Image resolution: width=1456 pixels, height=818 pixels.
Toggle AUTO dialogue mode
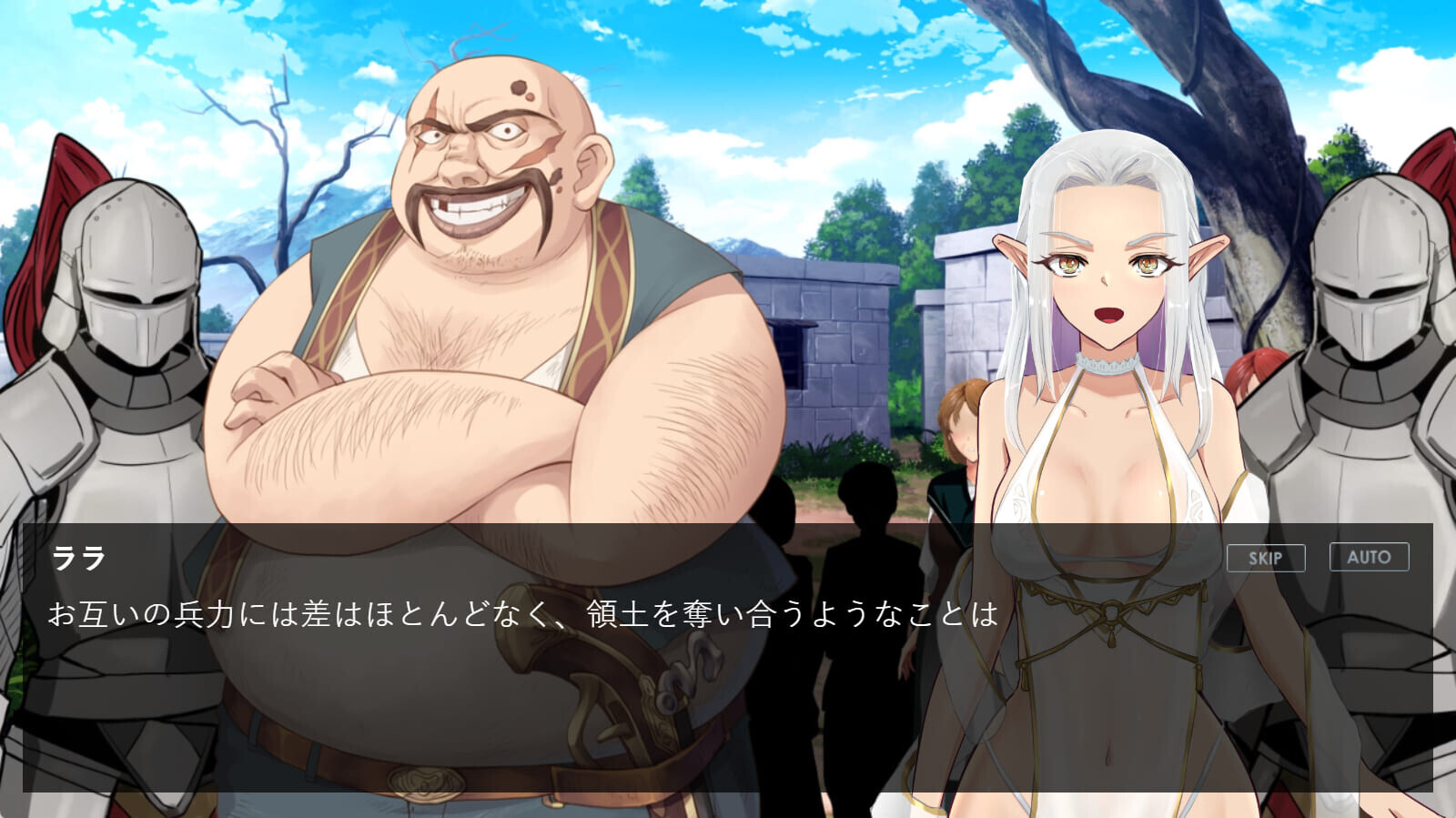click(1369, 557)
